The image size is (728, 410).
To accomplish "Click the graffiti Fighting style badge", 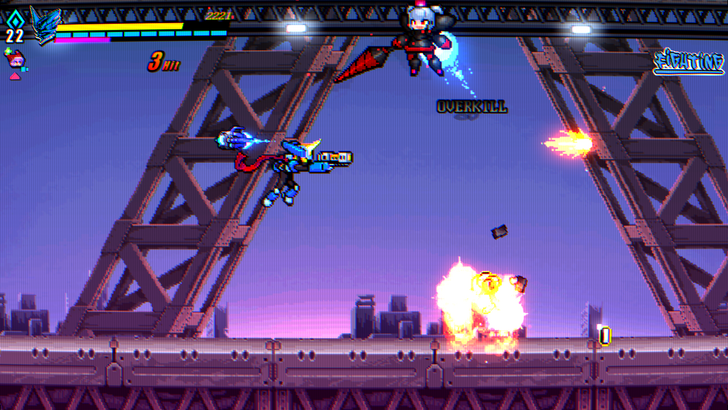I will tap(687, 63).
